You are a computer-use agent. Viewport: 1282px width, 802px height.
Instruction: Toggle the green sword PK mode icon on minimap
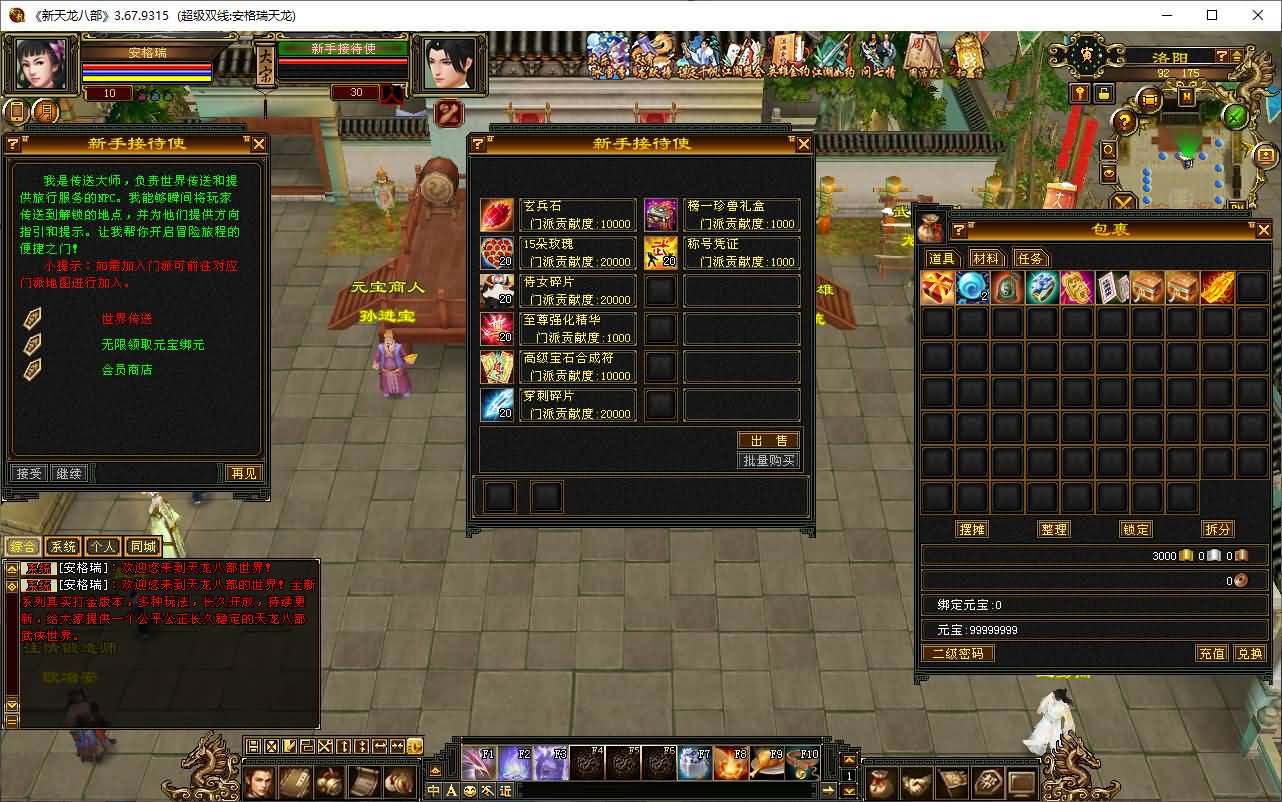[x=1235, y=117]
